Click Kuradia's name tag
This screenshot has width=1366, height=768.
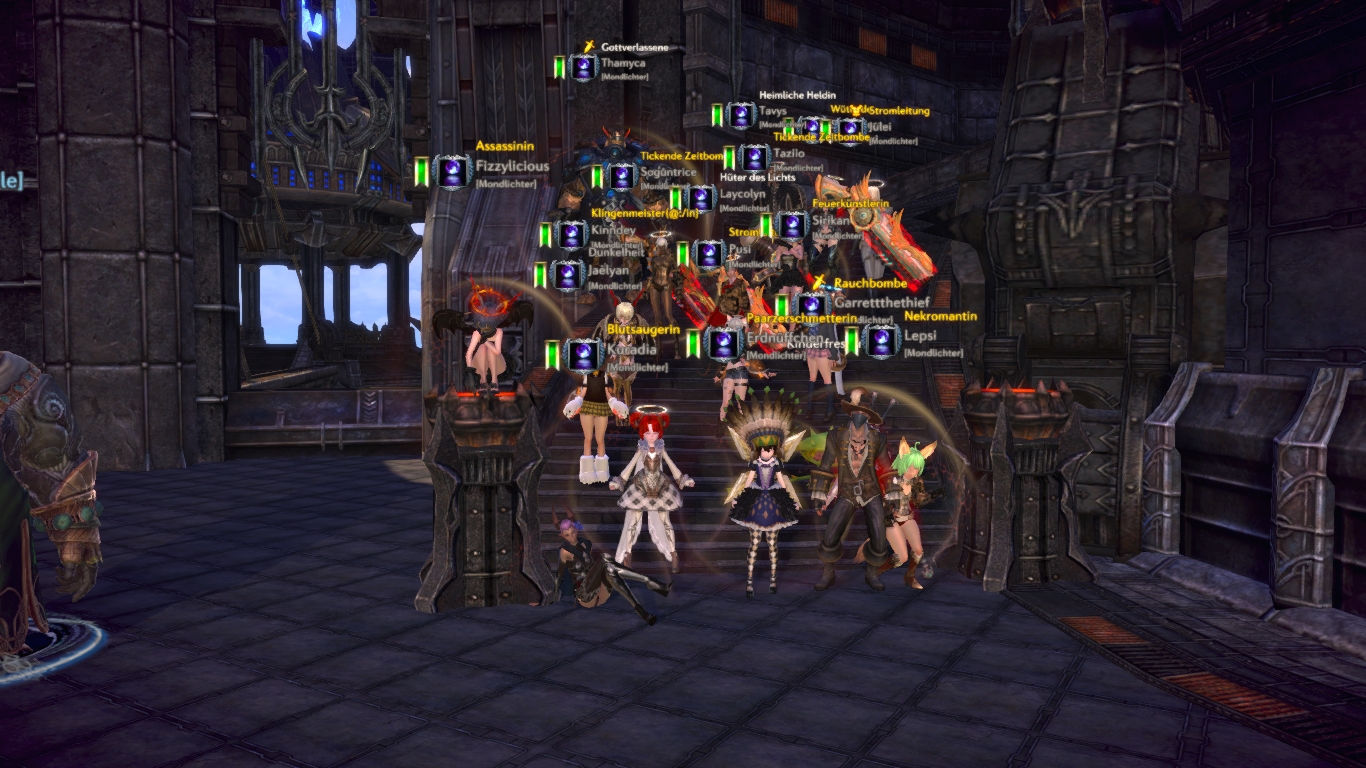click(x=631, y=350)
